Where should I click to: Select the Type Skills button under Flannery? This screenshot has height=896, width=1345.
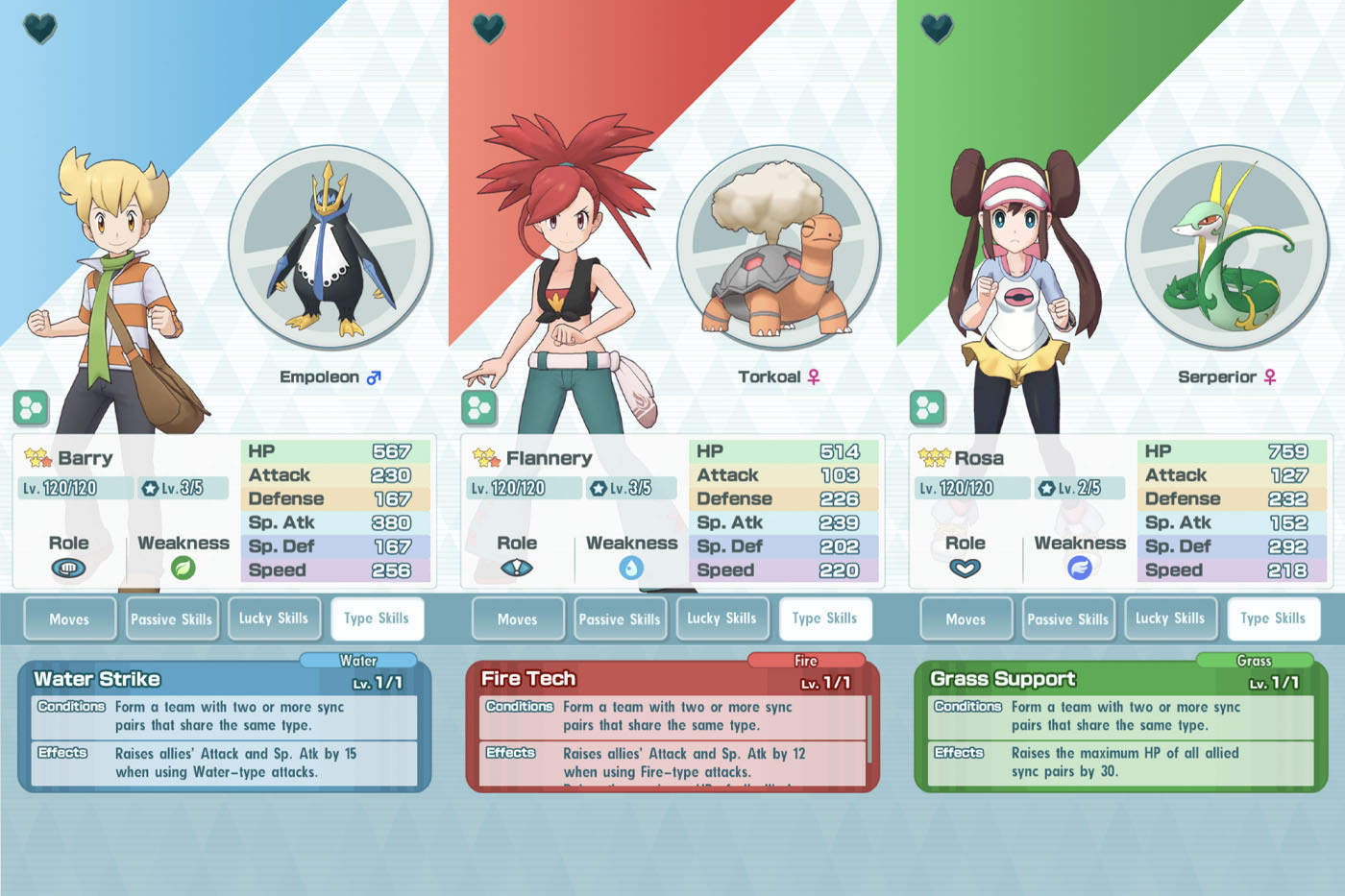pos(825,618)
